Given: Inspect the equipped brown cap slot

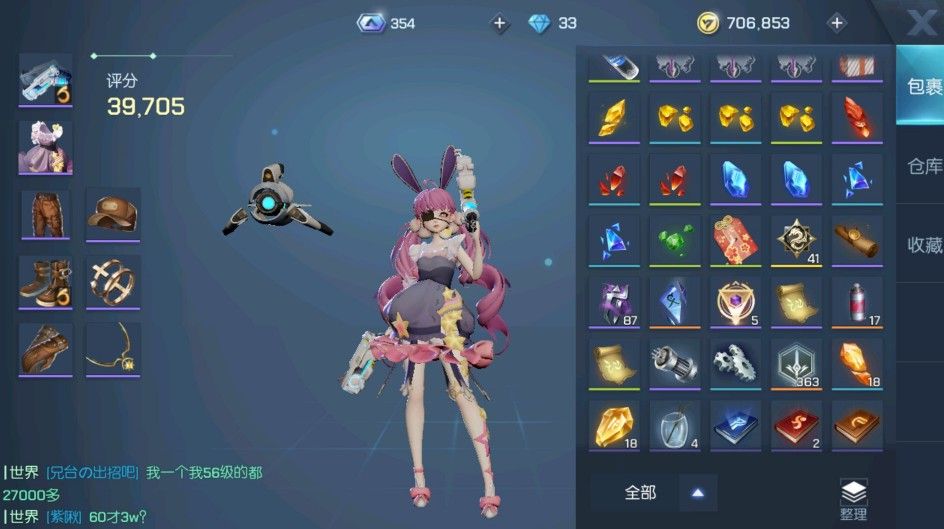Looking at the screenshot, I should (113, 214).
